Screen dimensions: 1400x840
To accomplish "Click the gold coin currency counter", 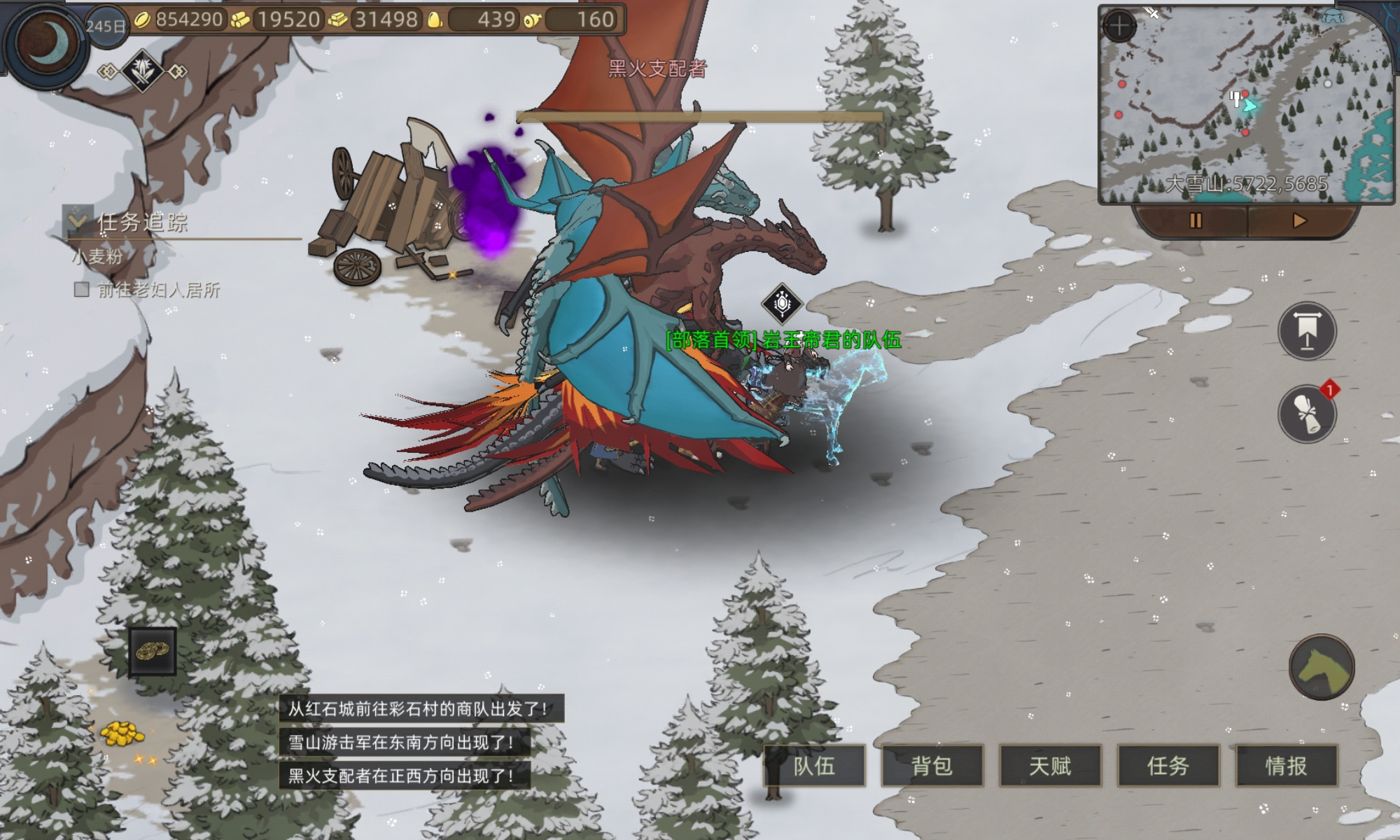I will point(180,20).
